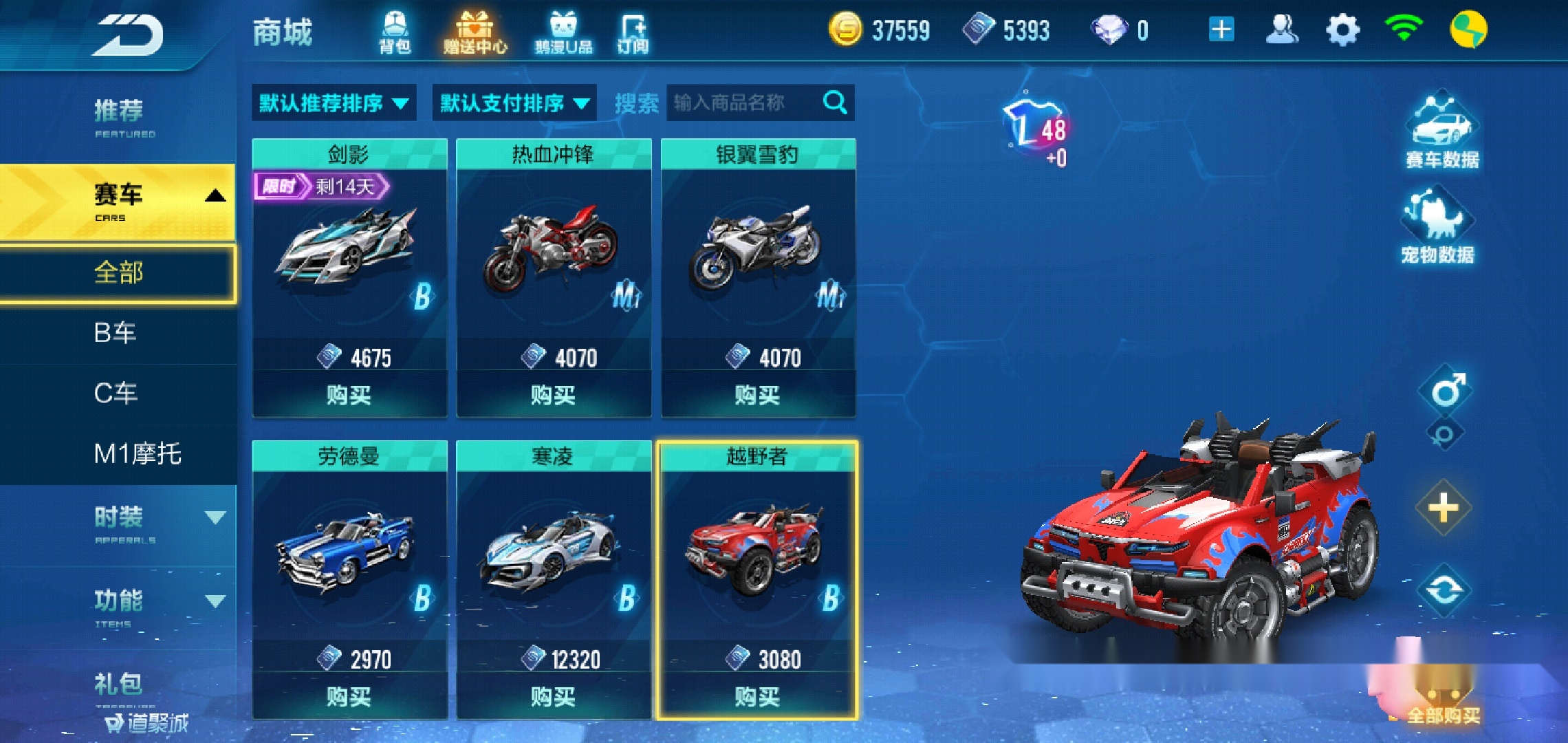
Task: Open the customer service contact icon
Action: coord(1283,28)
